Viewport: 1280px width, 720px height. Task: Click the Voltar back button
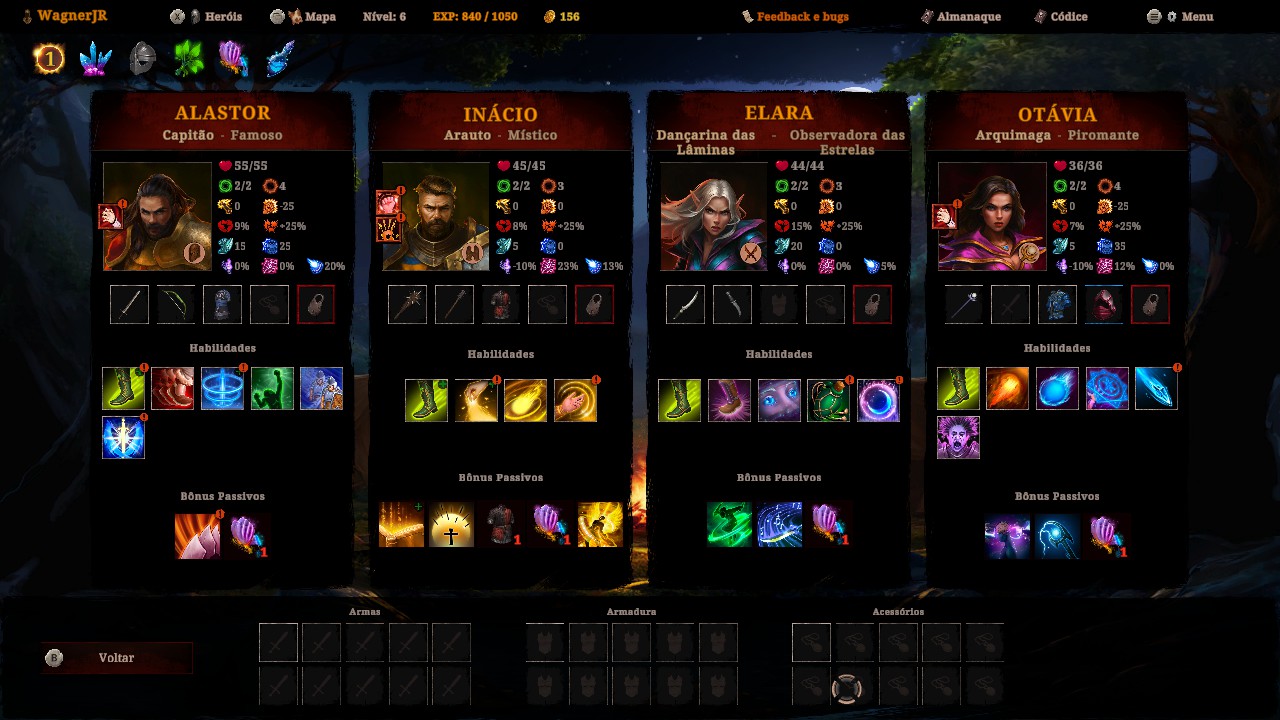[x=117, y=658]
